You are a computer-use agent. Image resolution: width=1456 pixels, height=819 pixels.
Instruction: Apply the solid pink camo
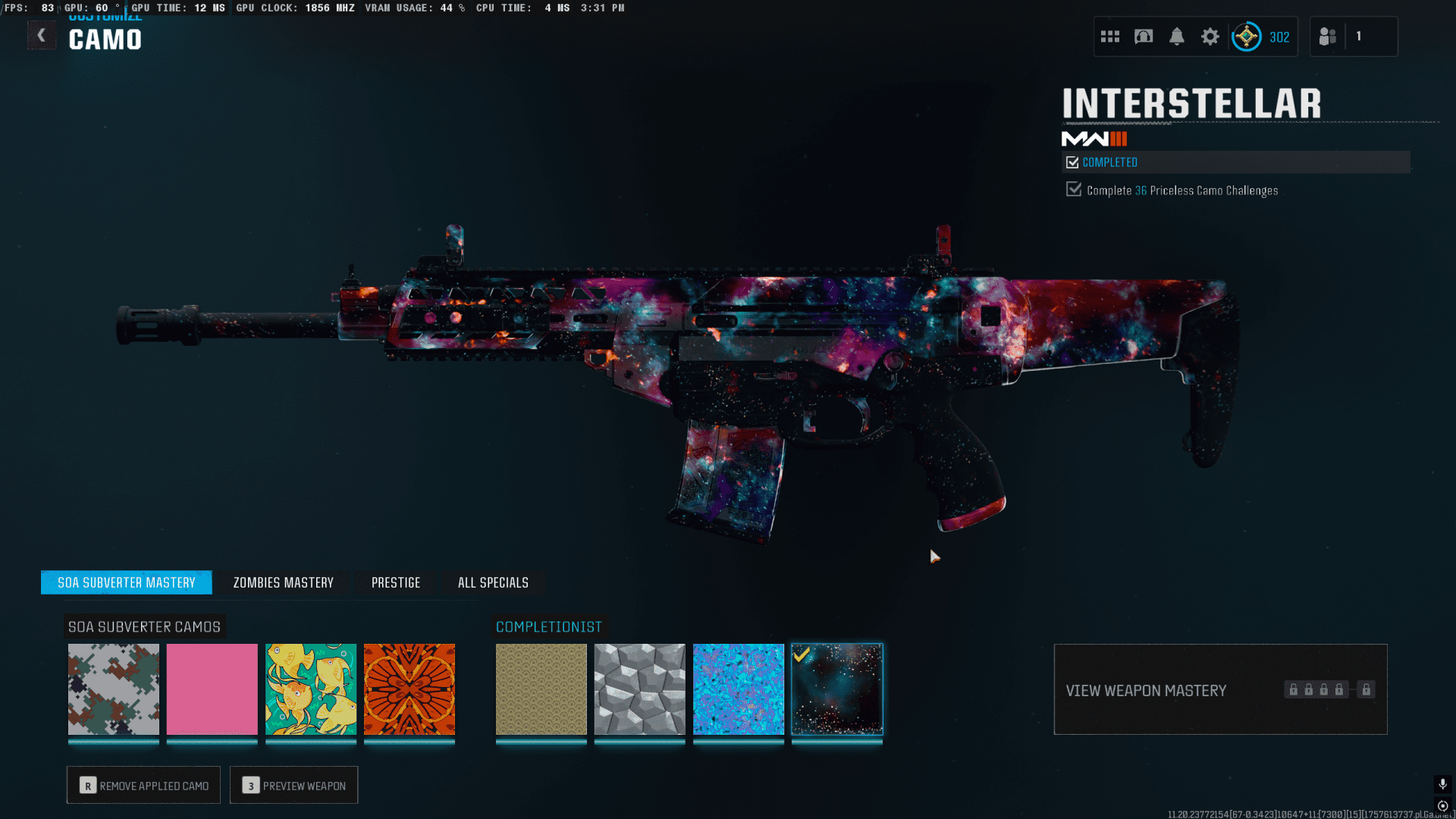[x=212, y=689]
